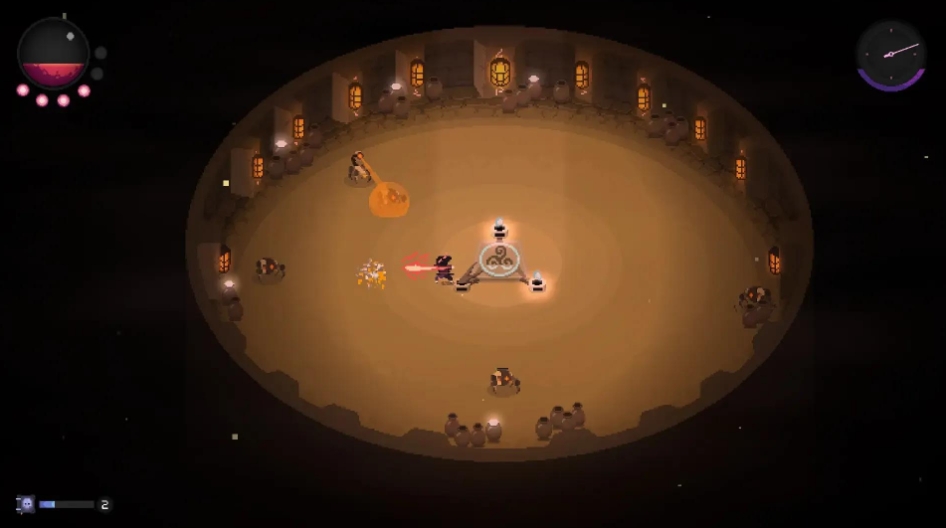Image resolution: width=946 pixels, height=528 pixels.
Task: Click the round clock dial
Action: pos(890,53)
